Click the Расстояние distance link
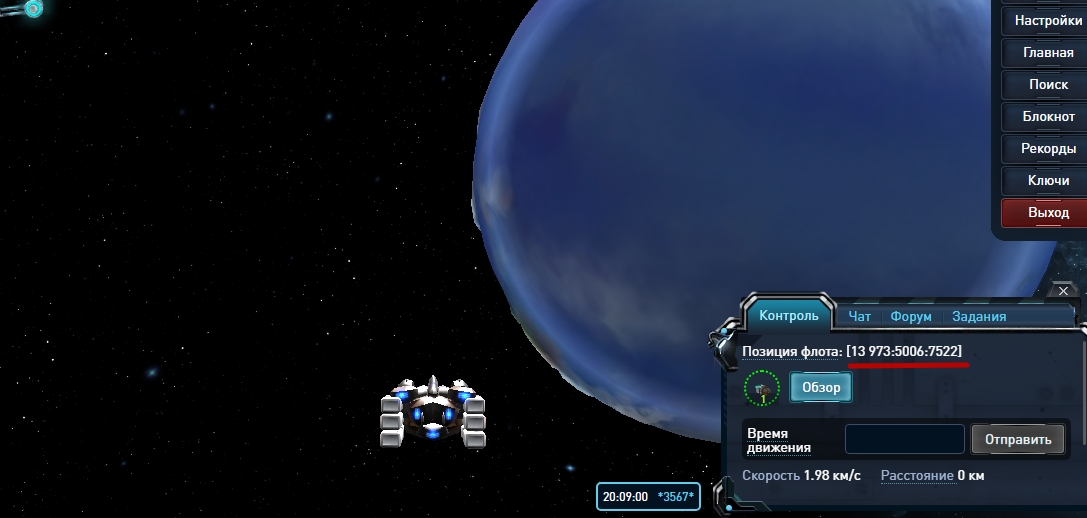This screenshot has height=518, width=1087. coord(916,476)
